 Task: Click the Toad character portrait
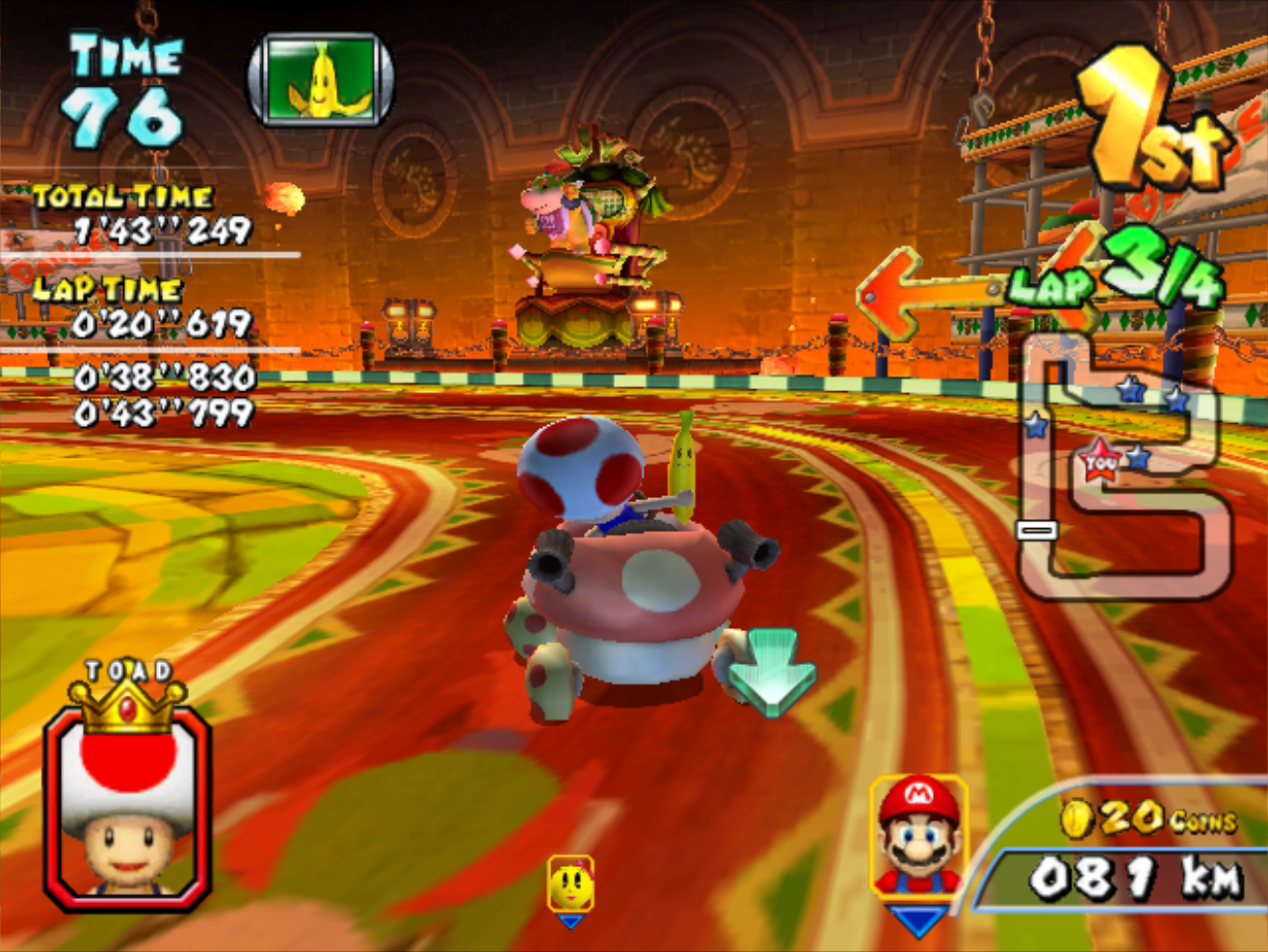pos(126,807)
